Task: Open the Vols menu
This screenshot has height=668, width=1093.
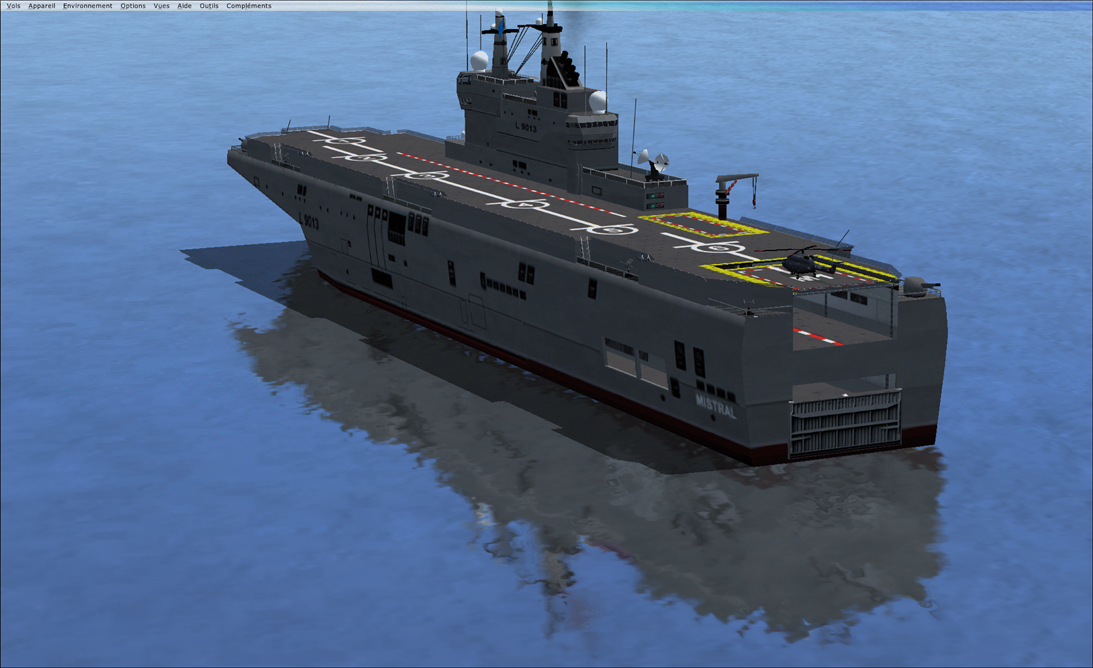Action: (x=13, y=6)
